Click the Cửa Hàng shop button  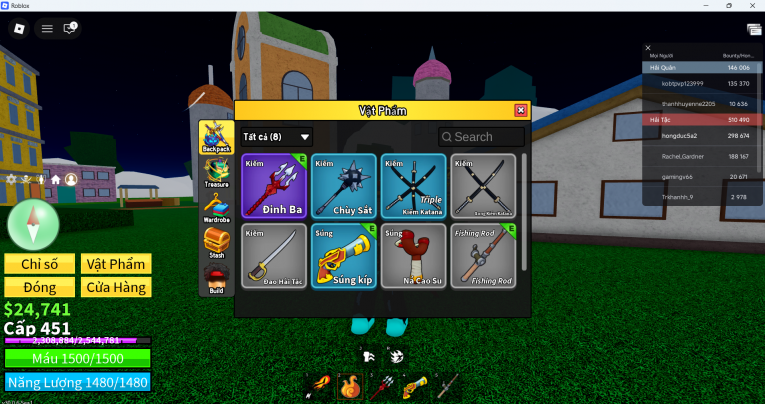[x=116, y=287]
